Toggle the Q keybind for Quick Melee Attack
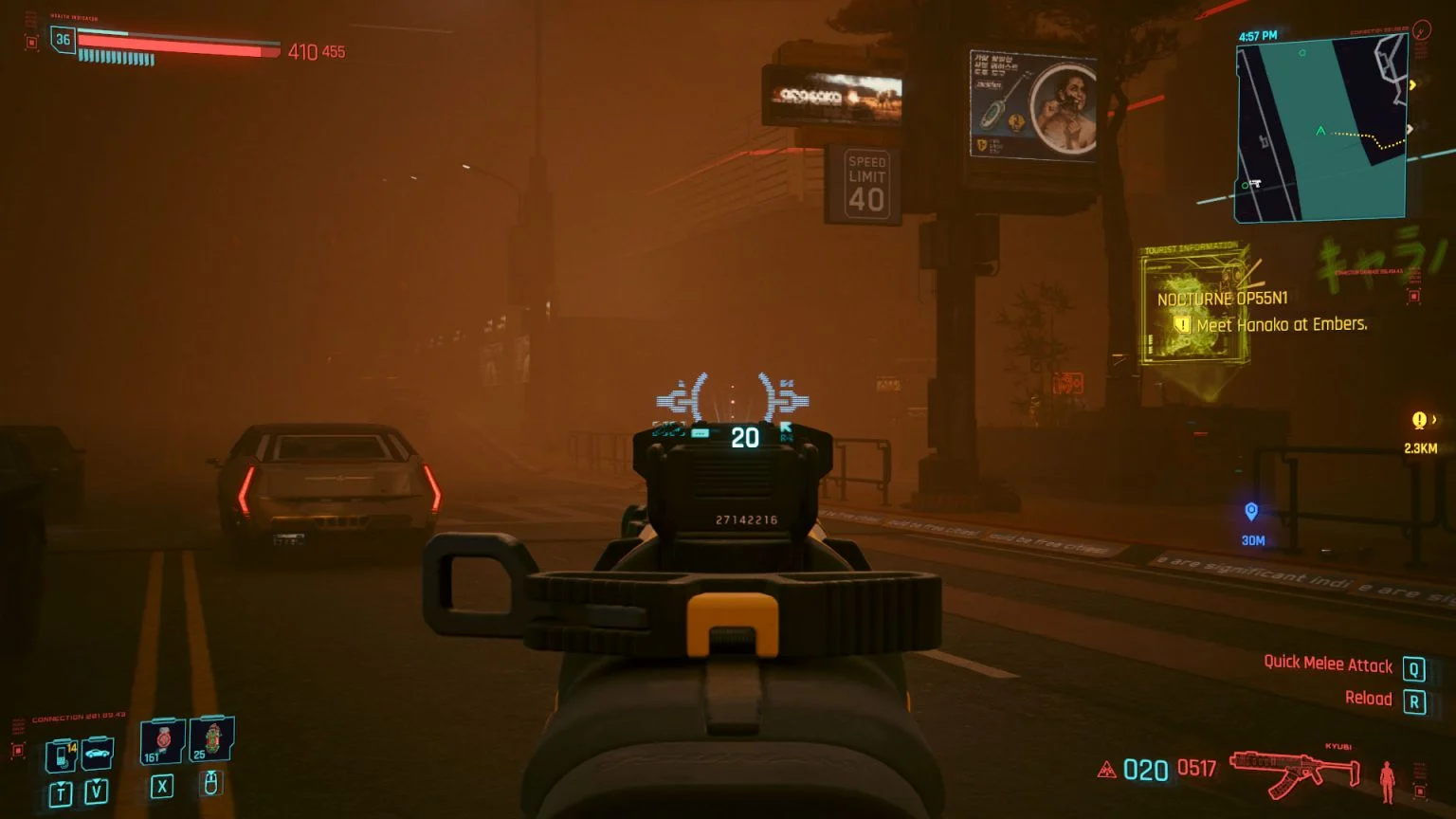The image size is (1456, 819). (1415, 667)
